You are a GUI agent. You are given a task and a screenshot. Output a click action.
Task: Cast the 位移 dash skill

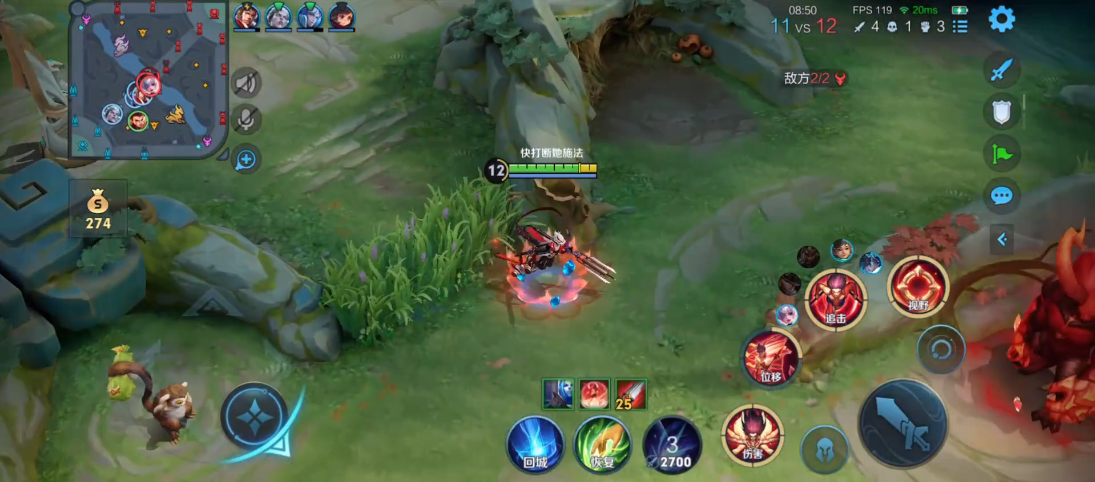pos(771,358)
